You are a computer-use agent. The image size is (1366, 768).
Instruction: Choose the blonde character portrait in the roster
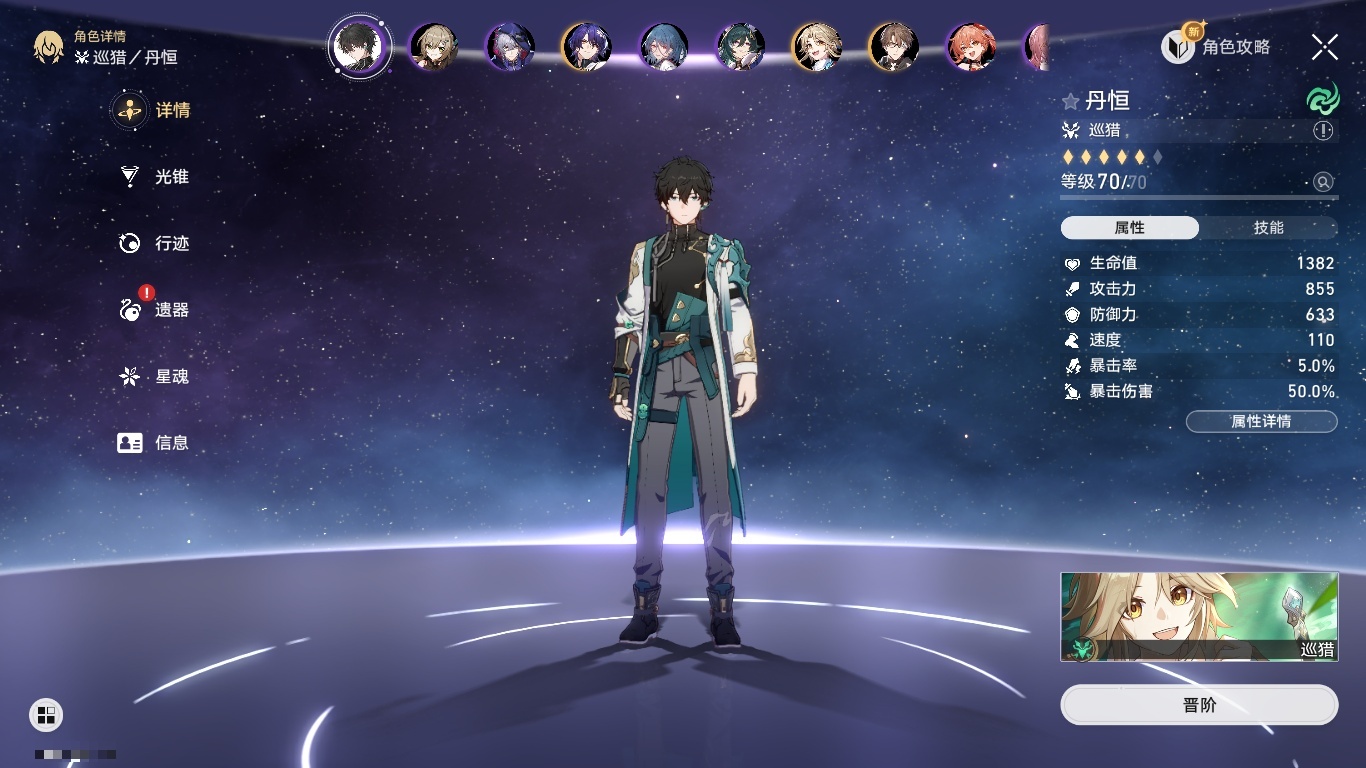click(816, 47)
